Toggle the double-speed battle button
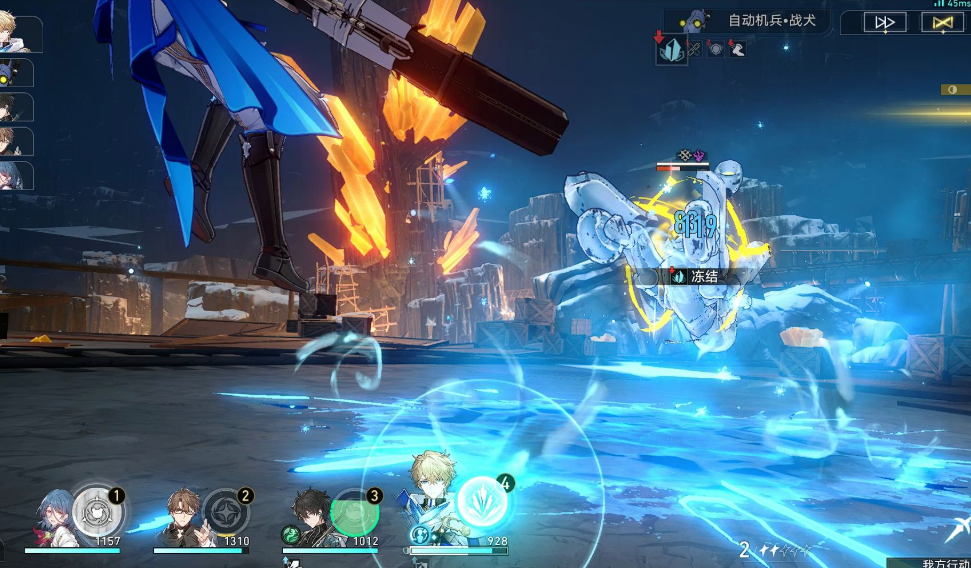Screen dimensions: 971x568 tap(884, 22)
